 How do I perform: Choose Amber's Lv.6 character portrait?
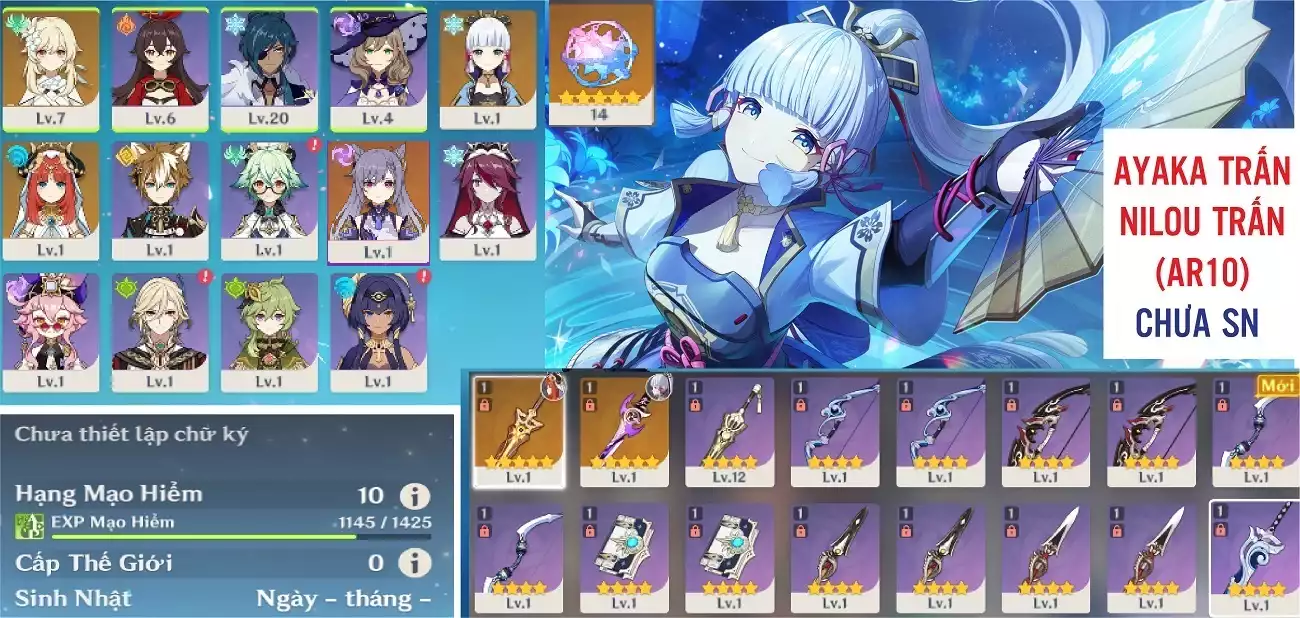tap(159, 68)
